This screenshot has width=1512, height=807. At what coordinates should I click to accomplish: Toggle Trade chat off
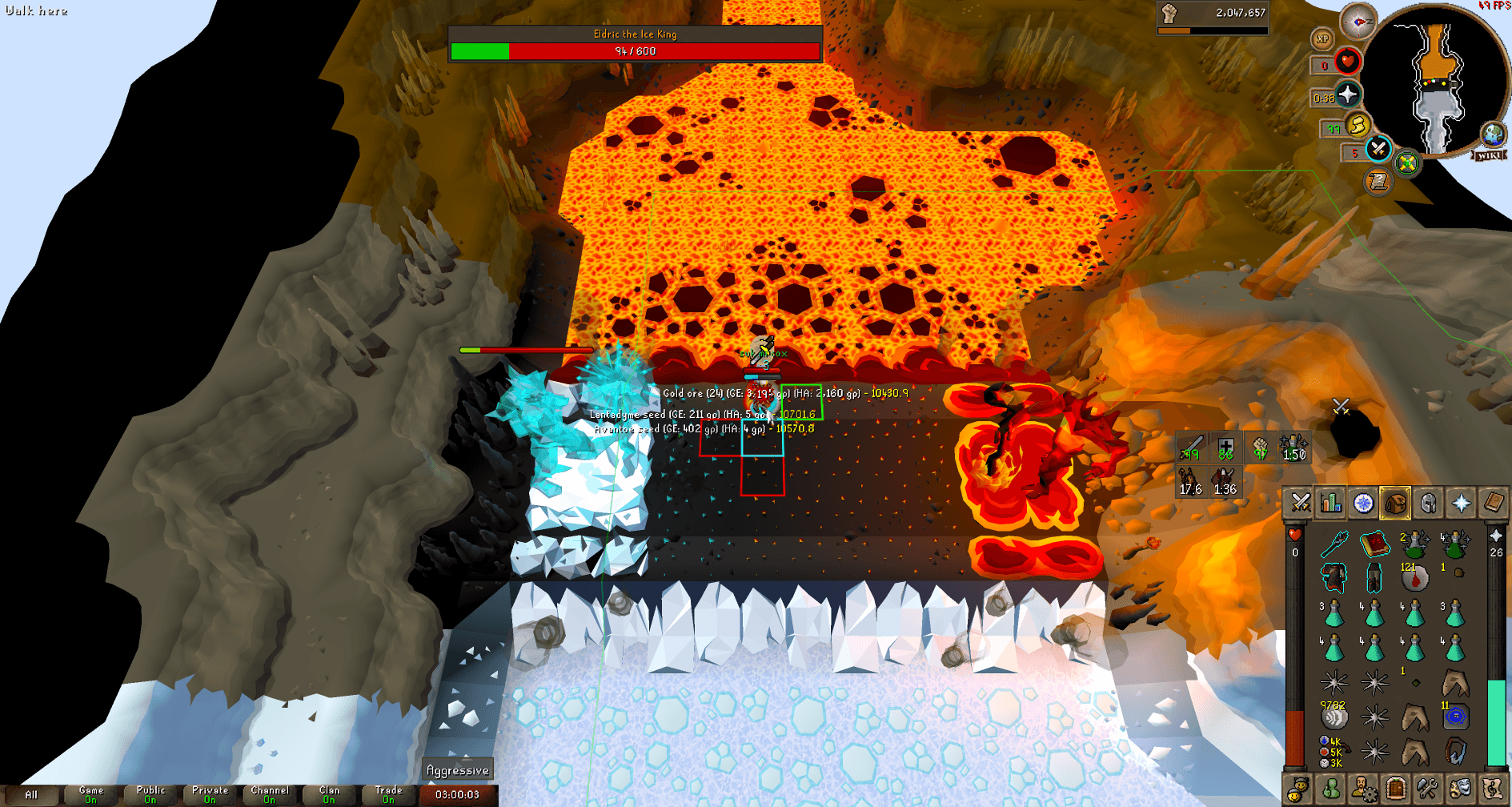click(388, 794)
